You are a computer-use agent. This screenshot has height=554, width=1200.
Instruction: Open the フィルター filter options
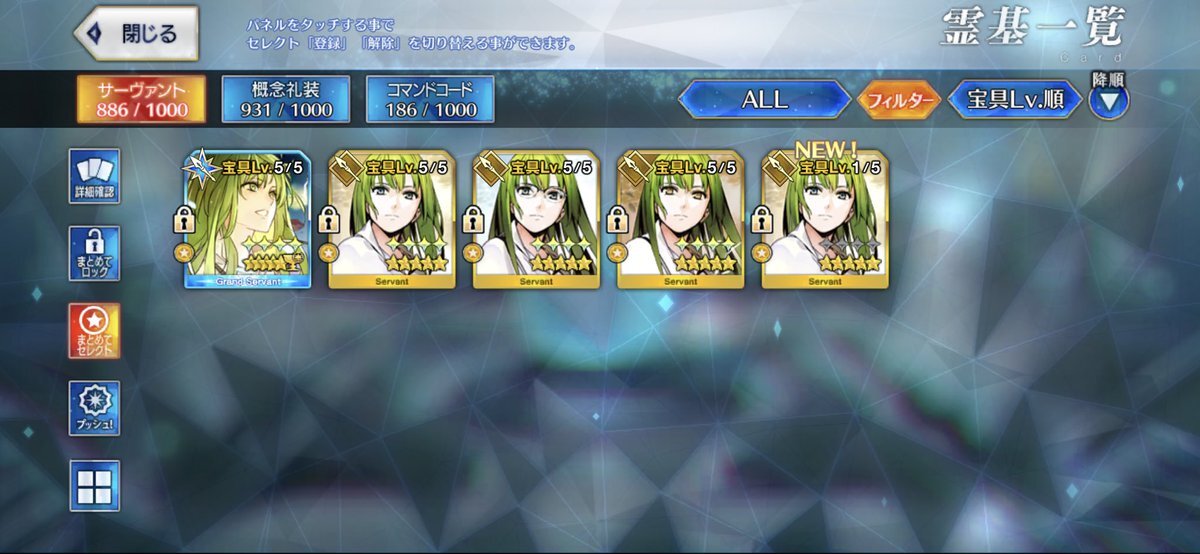pos(897,100)
